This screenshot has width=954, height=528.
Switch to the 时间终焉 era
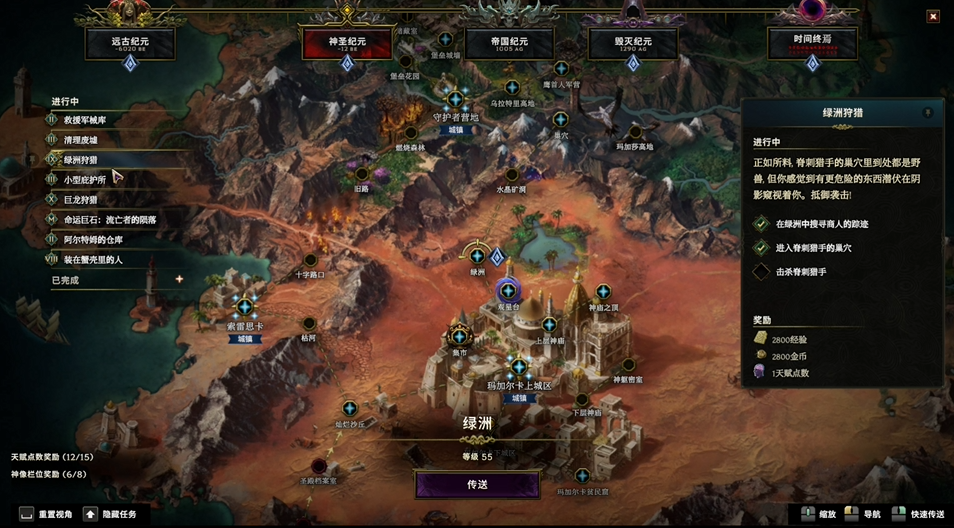click(812, 43)
